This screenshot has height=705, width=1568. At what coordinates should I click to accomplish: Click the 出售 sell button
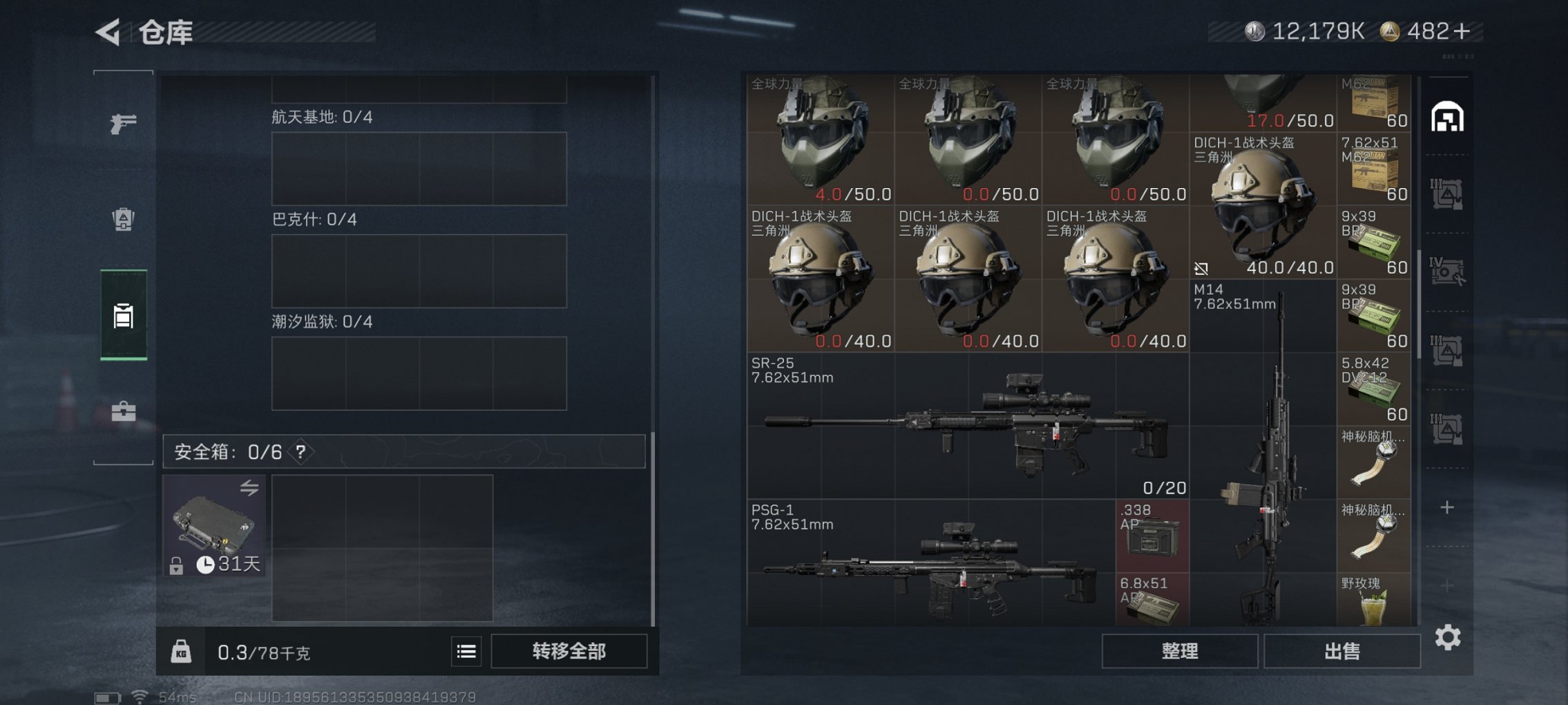pos(1341,651)
